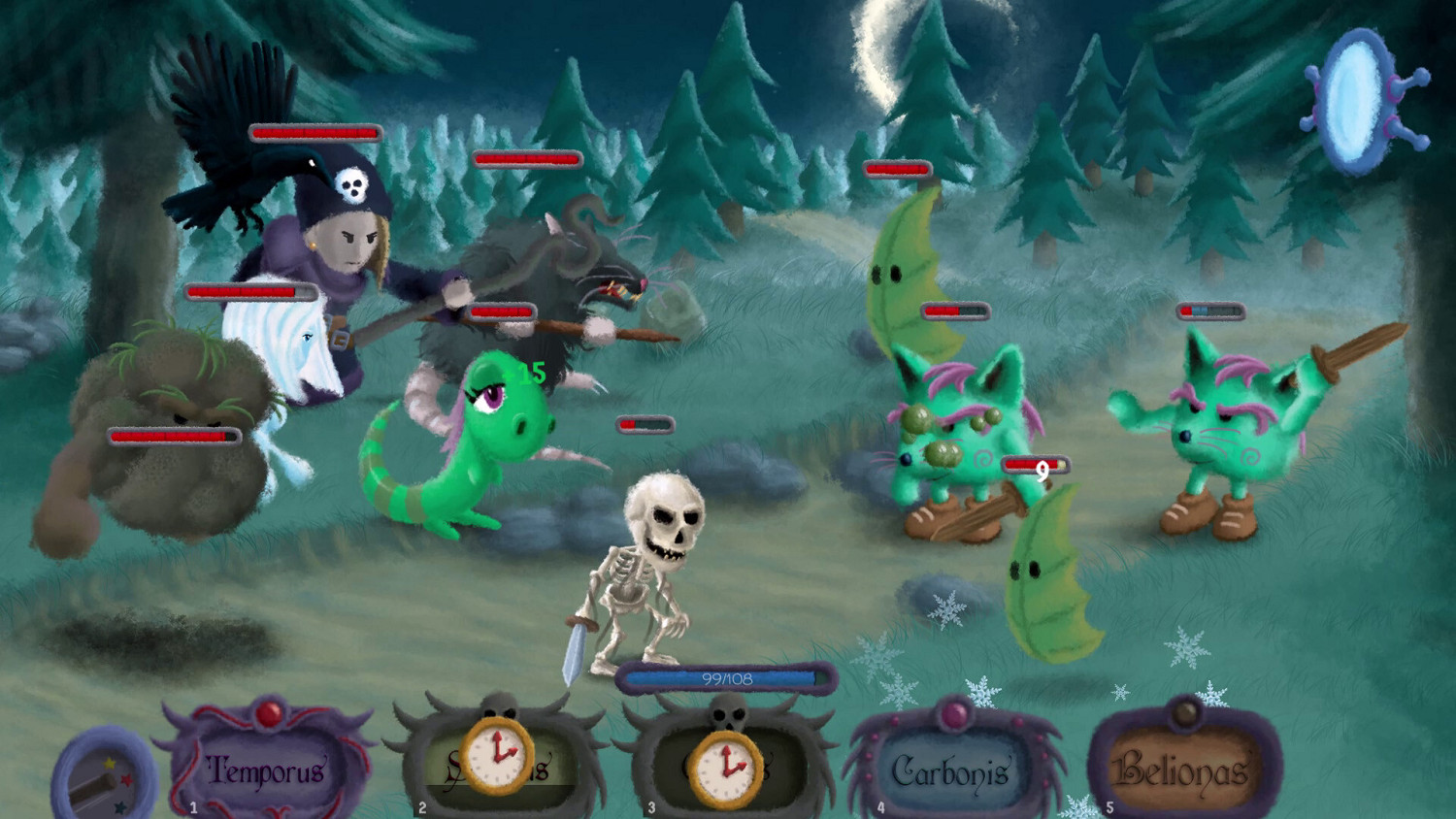The height and width of the screenshot is (819, 1456).
Task: Click the skull emblem on the witch's hat
Action: 354,184
